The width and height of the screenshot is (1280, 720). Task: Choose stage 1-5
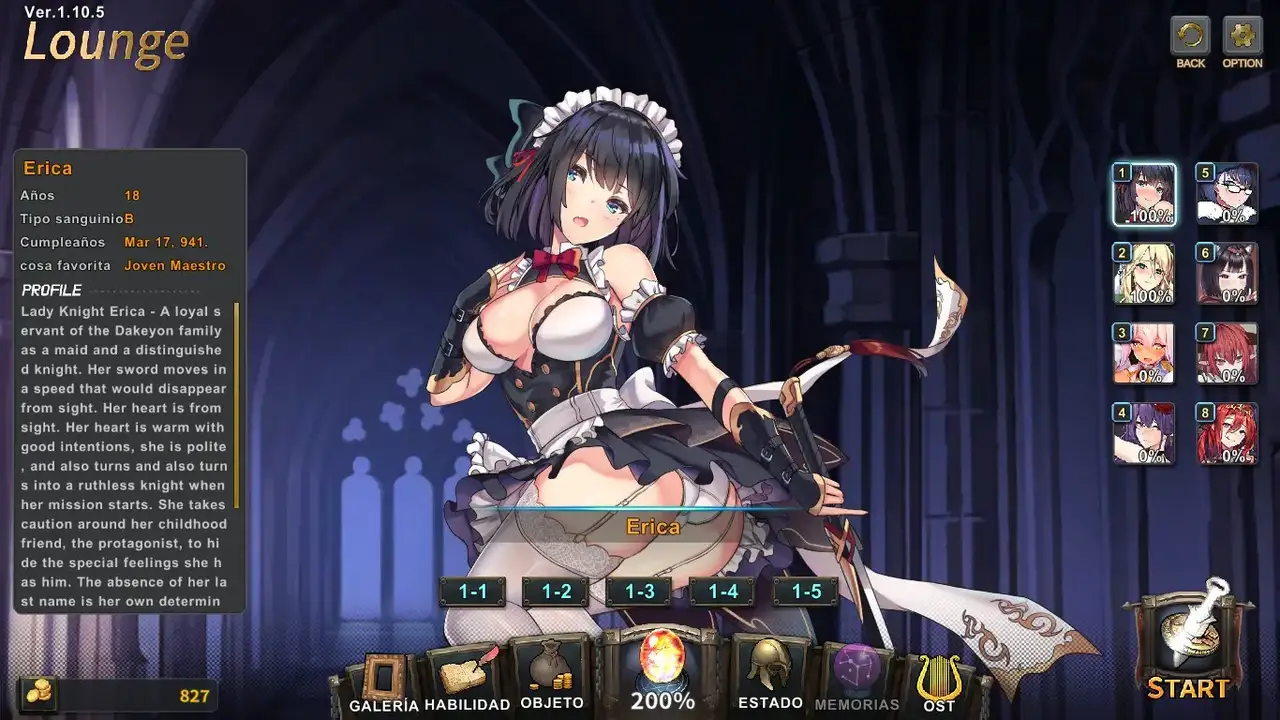click(x=806, y=591)
